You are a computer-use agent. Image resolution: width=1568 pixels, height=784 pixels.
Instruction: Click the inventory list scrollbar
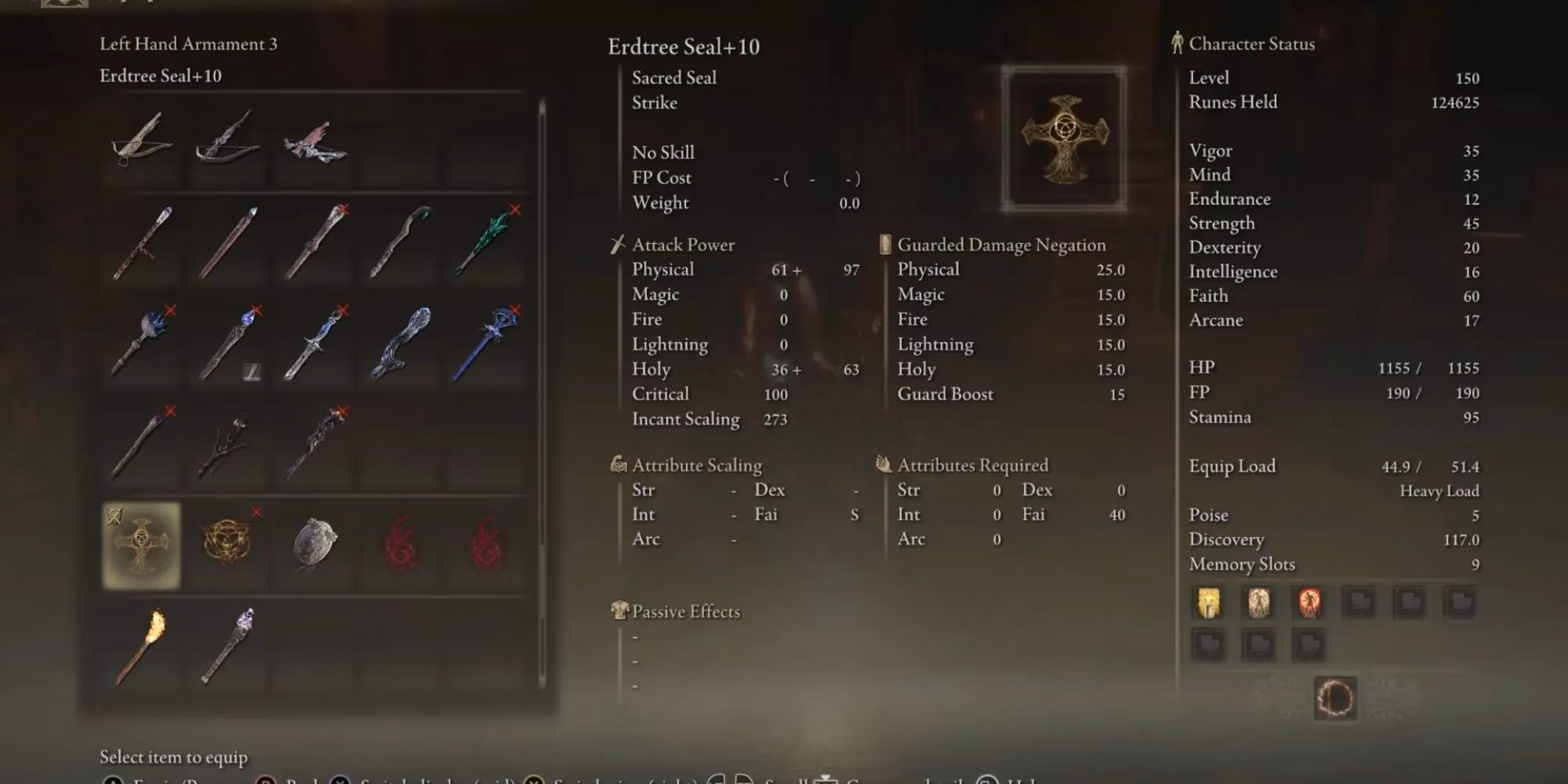542,392
